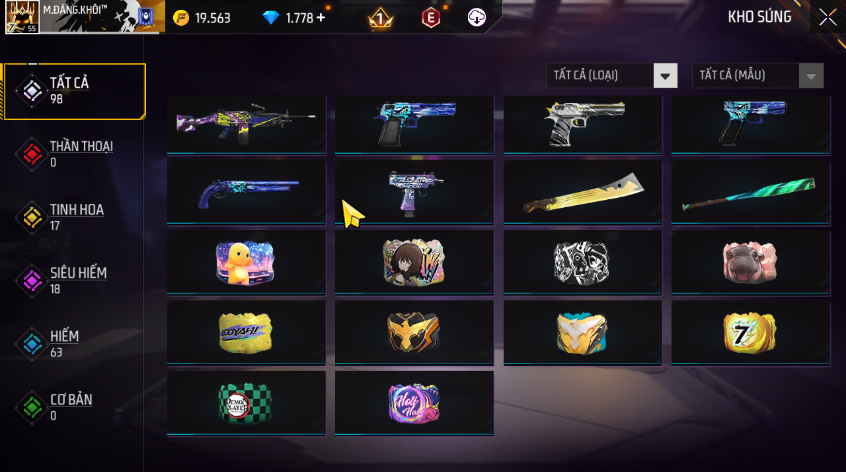The width and height of the screenshot is (846, 472).
Task: Select the pink hippo gloo wall skin
Action: tap(750, 262)
